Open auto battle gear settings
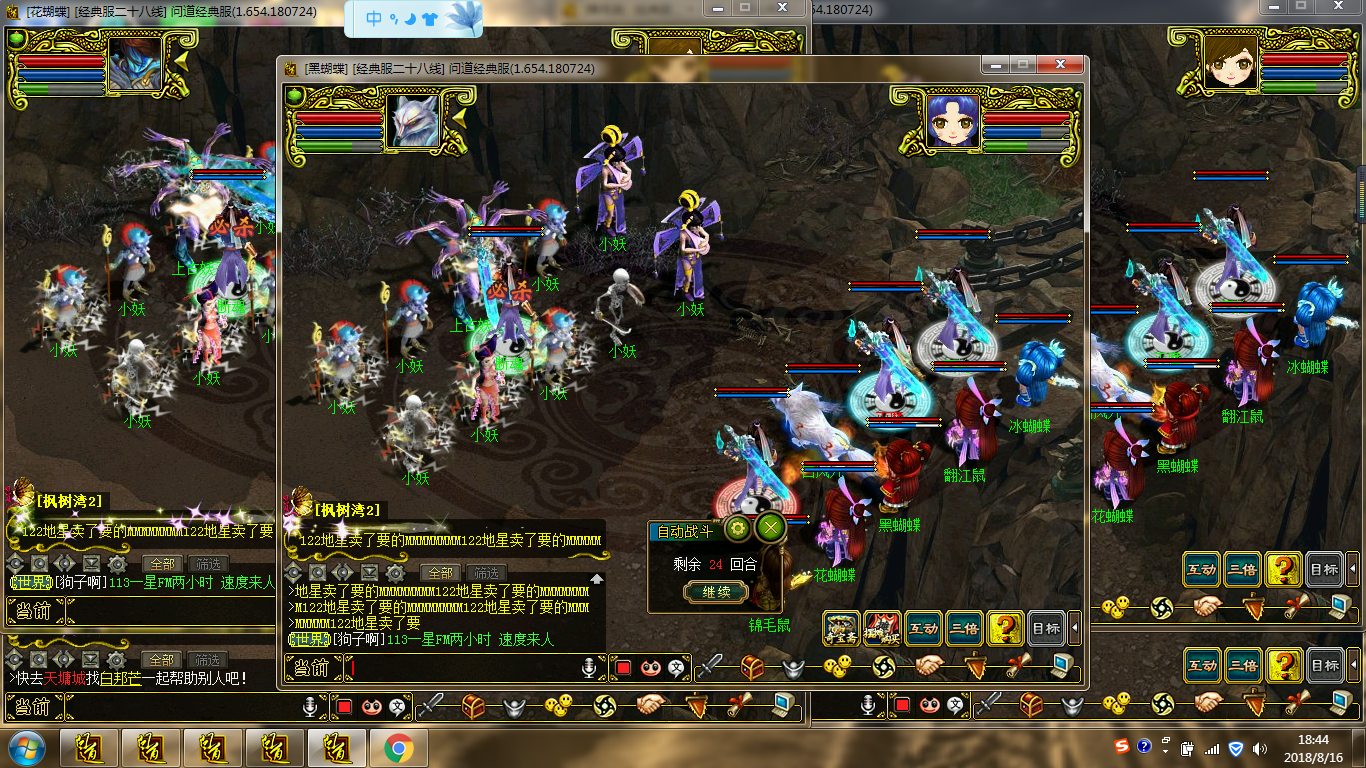The width and height of the screenshot is (1366, 768). coord(738,528)
